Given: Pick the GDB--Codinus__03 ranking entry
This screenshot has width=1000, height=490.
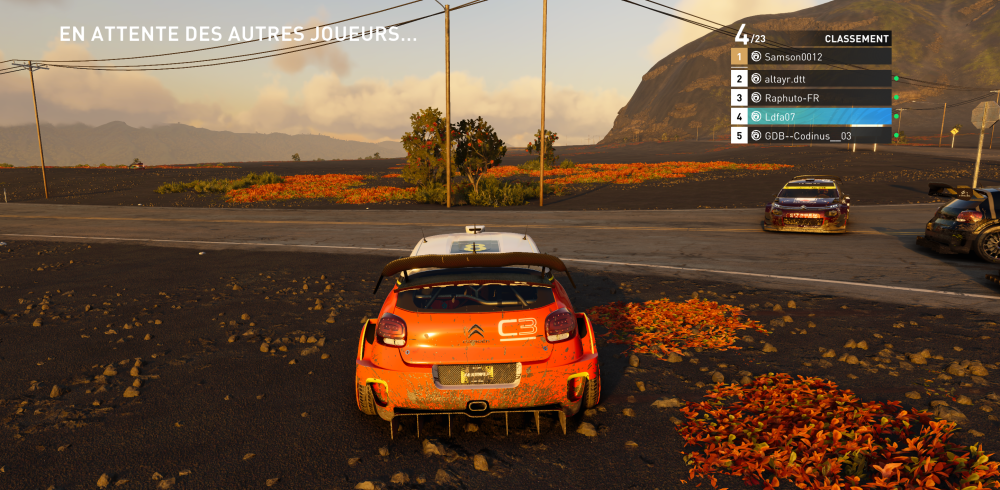Looking at the screenshot, I should coord(810,135).
